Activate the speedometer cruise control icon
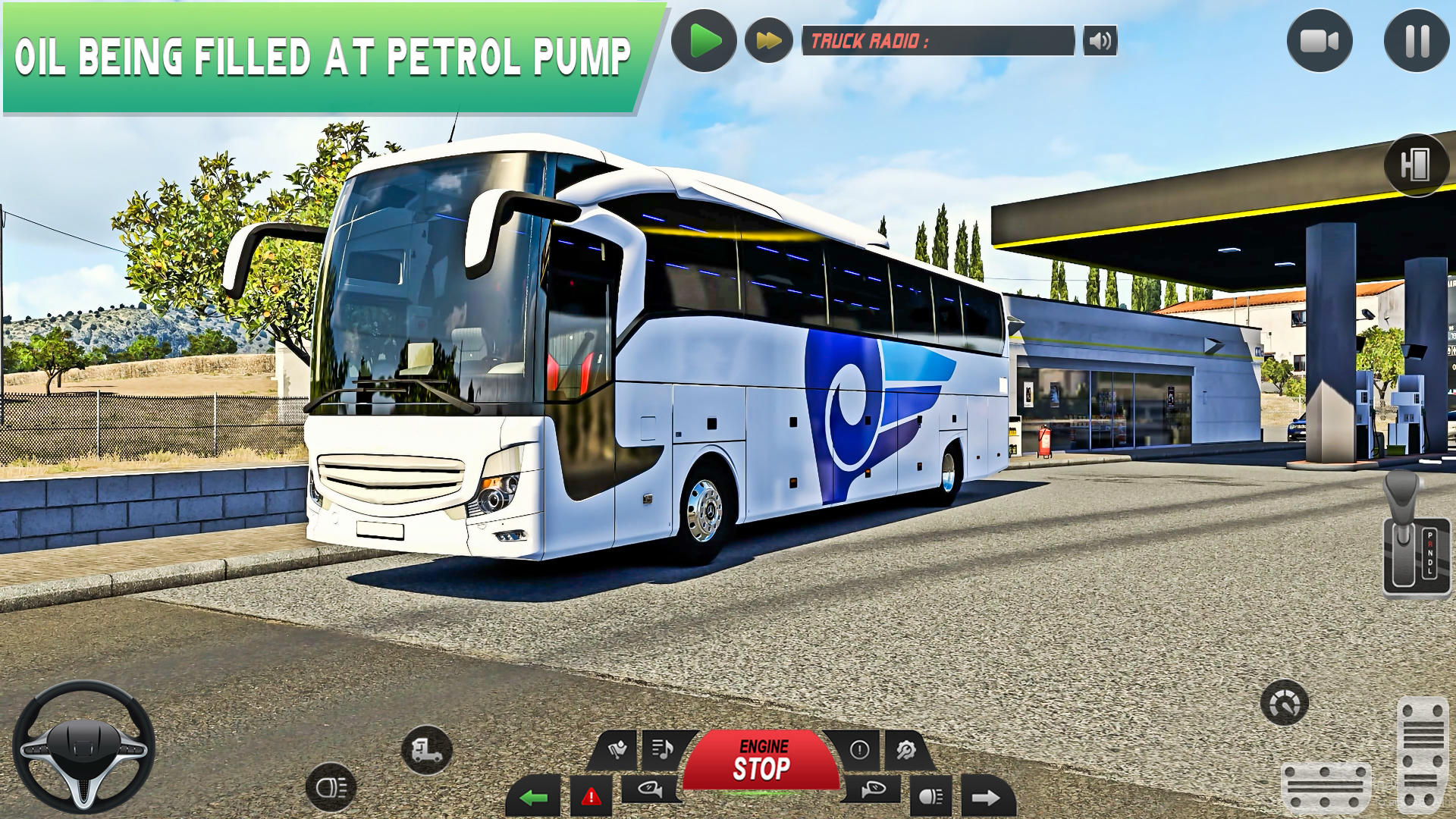The image size is (1456, 819). 1284,703
